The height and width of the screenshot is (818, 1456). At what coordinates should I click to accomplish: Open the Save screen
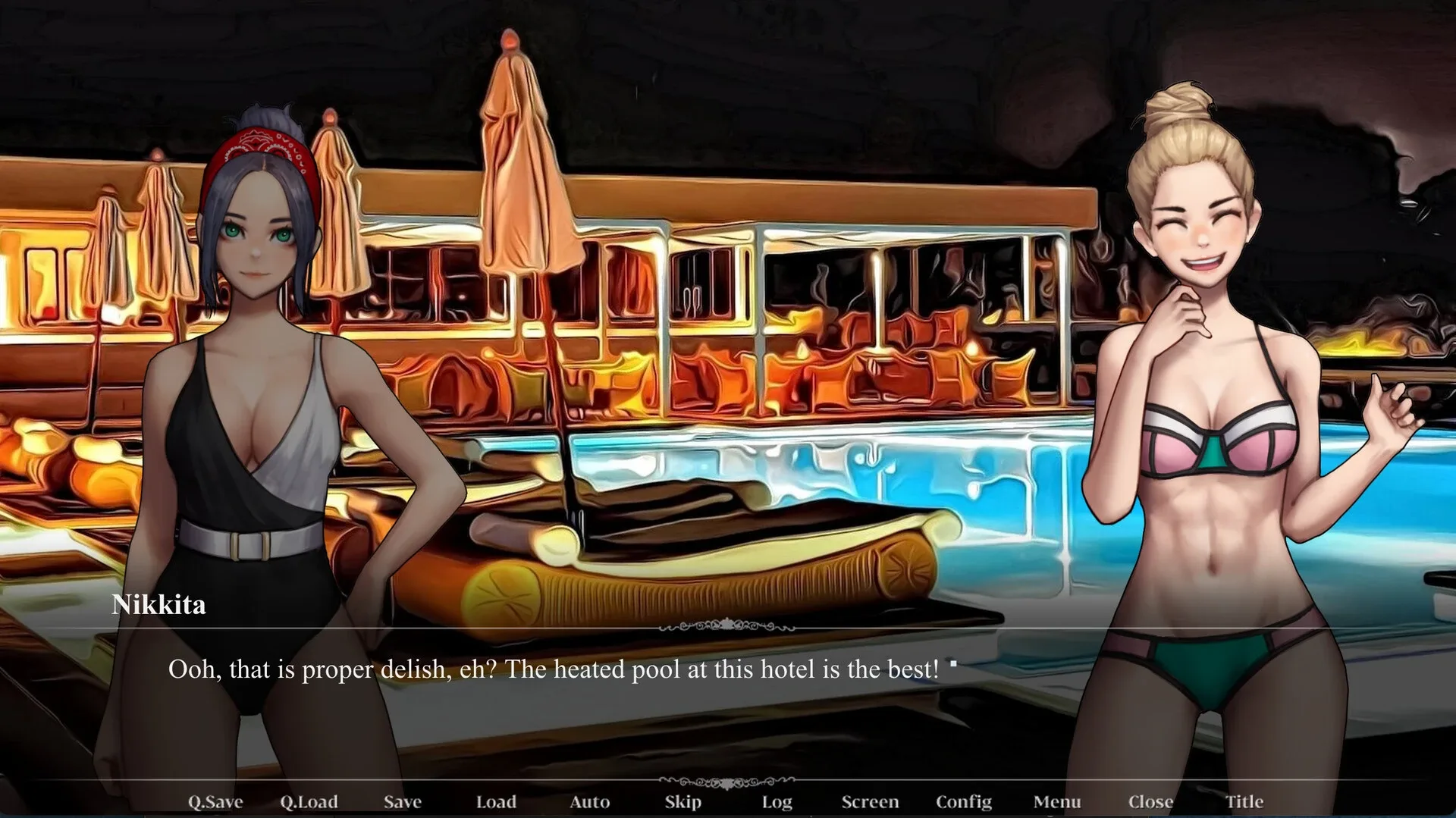[402, 801]
